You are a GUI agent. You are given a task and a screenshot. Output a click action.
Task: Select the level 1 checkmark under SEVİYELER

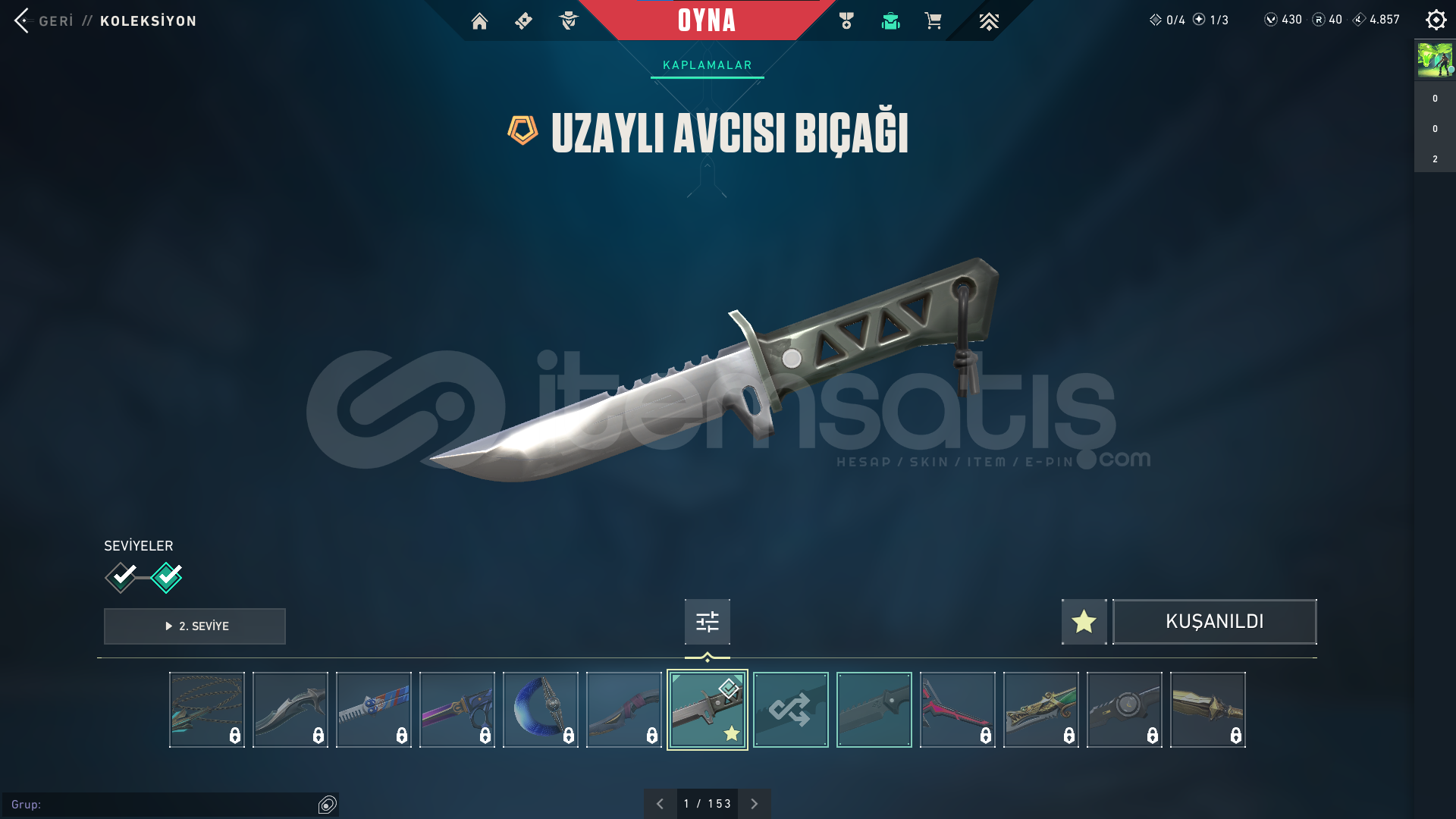(x=120, y=578)
